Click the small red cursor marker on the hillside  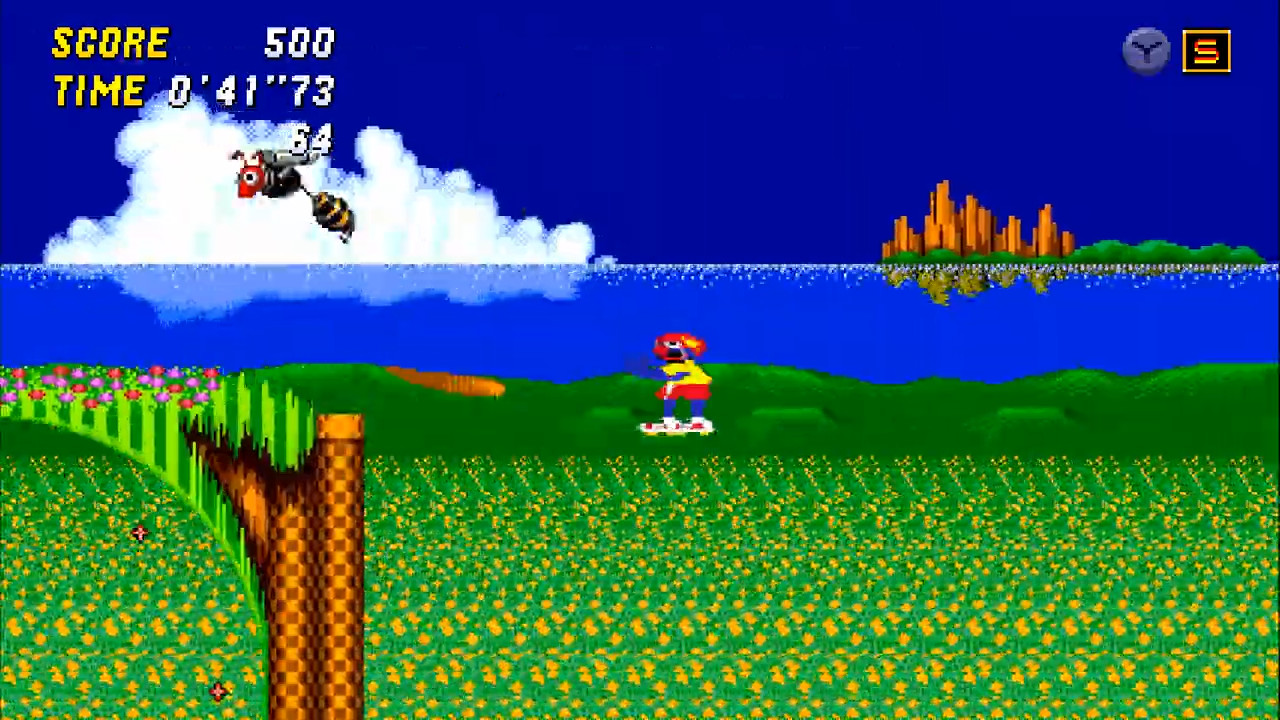[138, 533]
